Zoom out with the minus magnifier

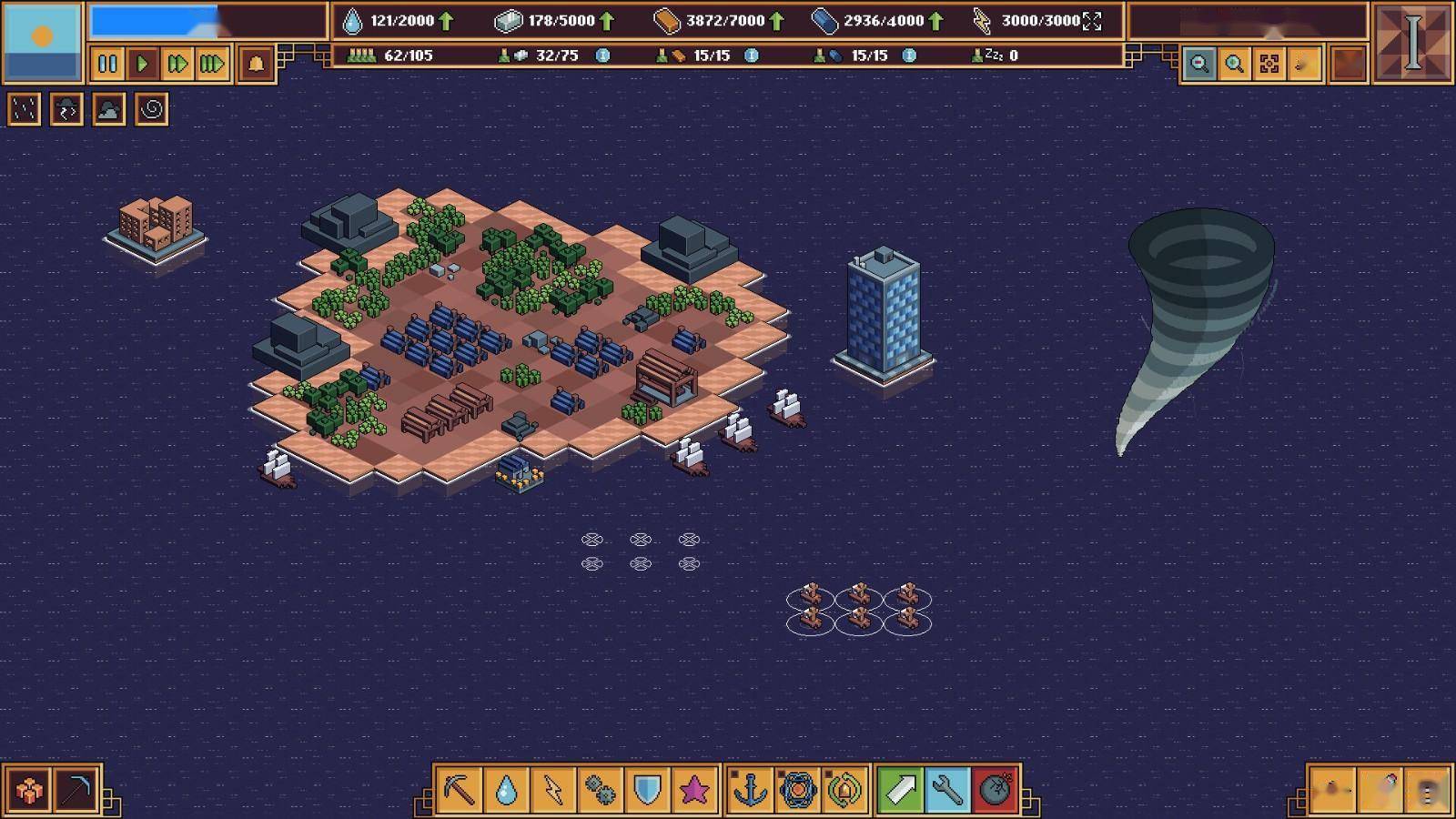(1199, 64)
